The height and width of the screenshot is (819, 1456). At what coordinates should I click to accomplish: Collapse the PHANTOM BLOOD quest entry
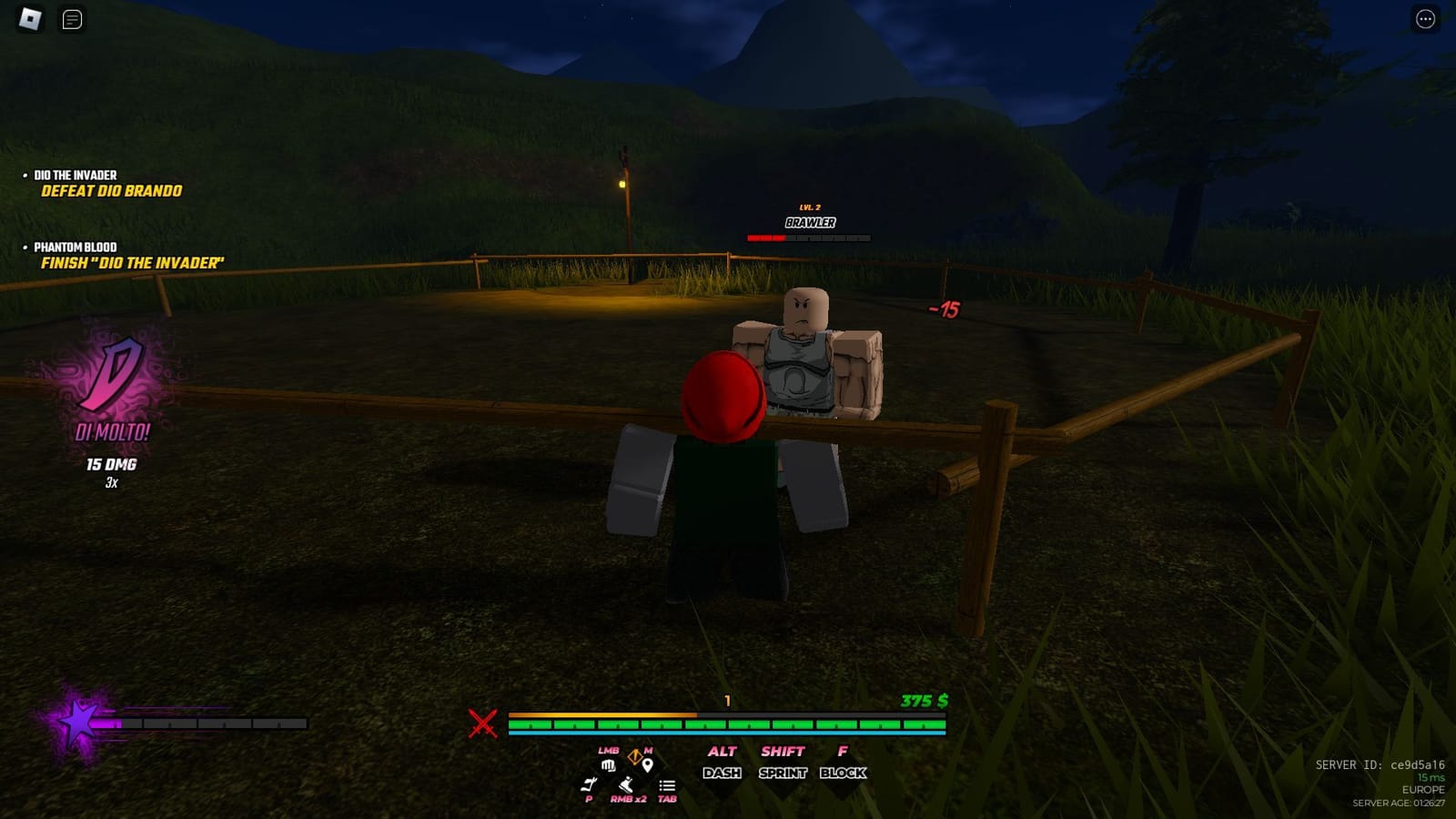click(75, 246)
